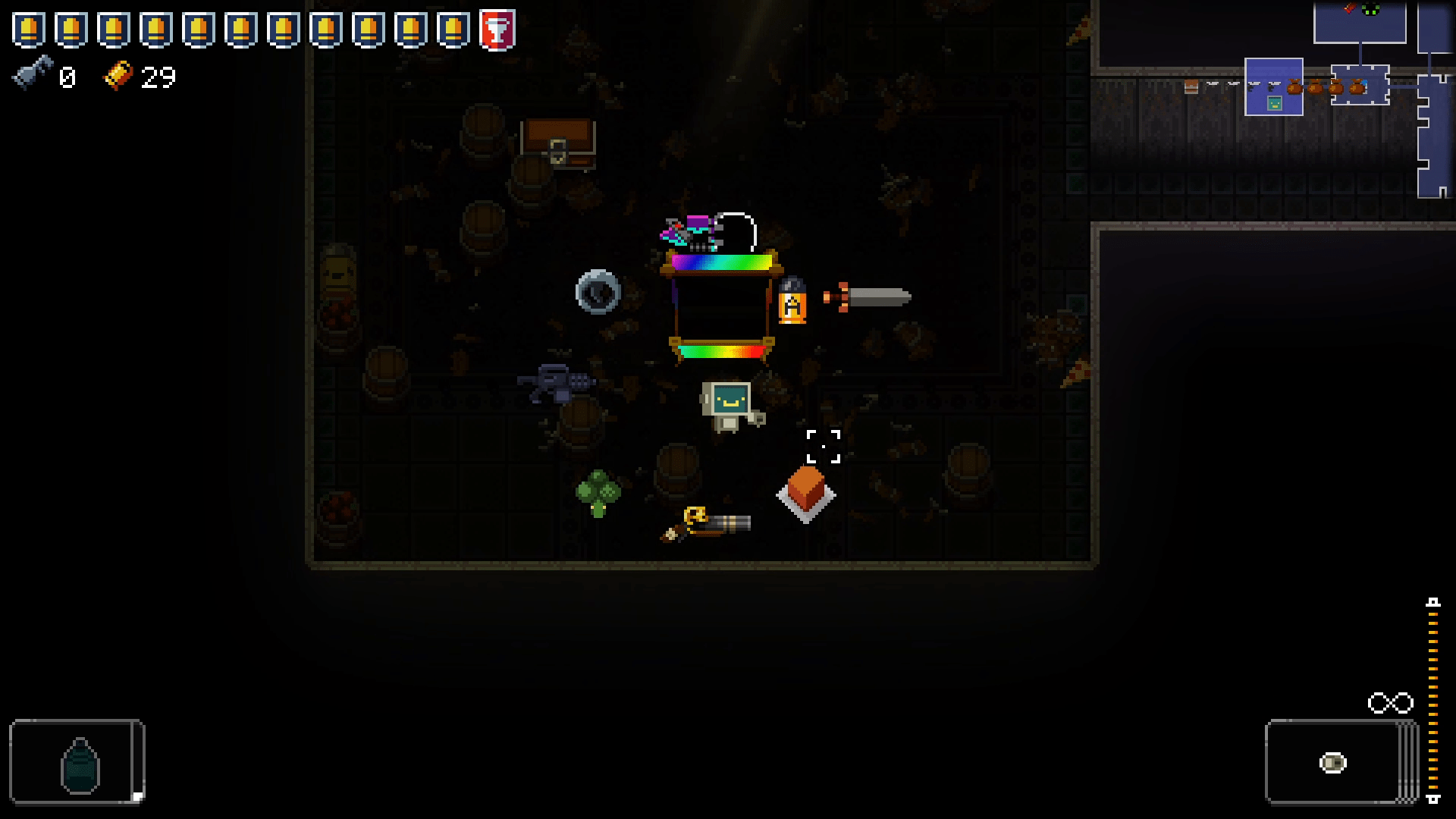
Task: Open the wooden treasure chest at top
Action: pos(559,144)
